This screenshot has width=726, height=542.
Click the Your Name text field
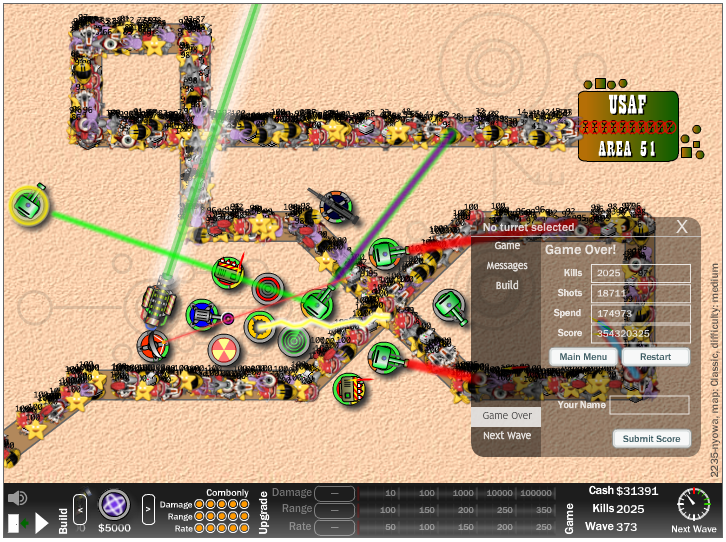649,405
